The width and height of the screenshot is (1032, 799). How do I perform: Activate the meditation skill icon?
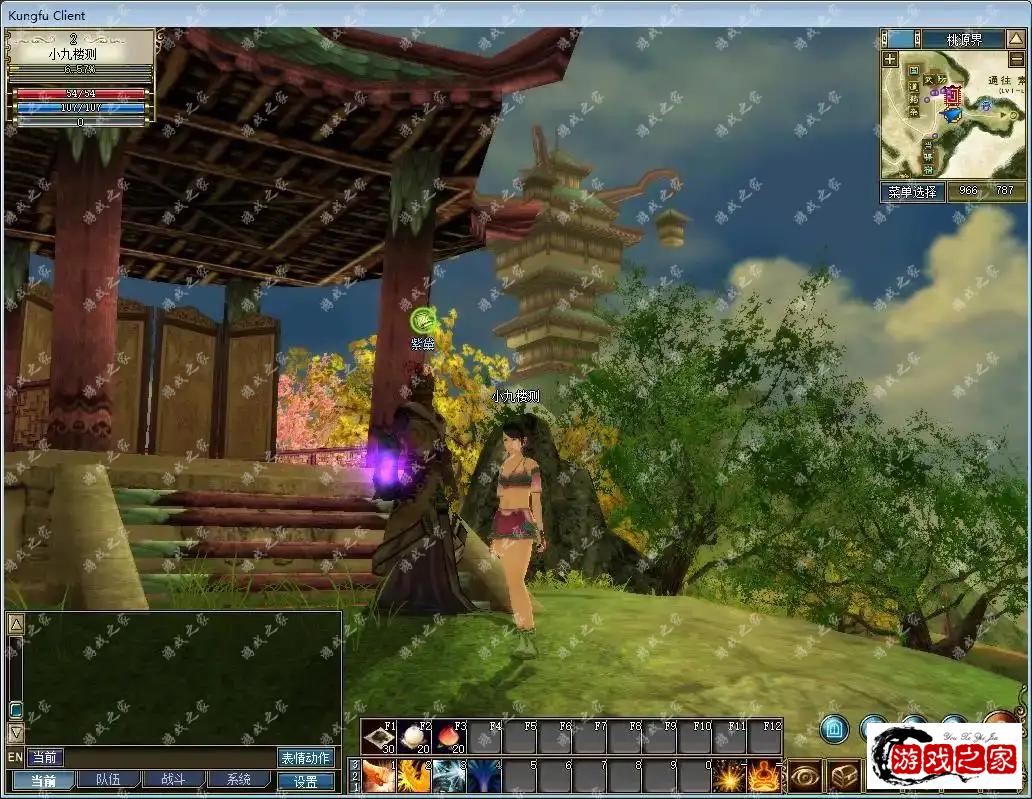765,776
